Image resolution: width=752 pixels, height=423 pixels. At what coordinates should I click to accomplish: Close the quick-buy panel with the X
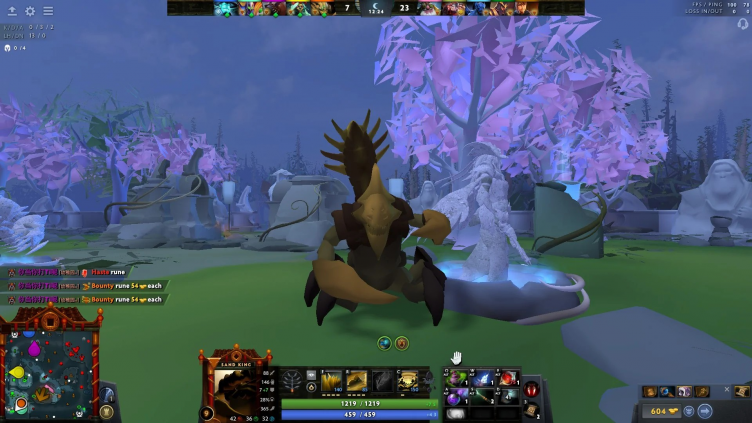[x=727, y=390]
